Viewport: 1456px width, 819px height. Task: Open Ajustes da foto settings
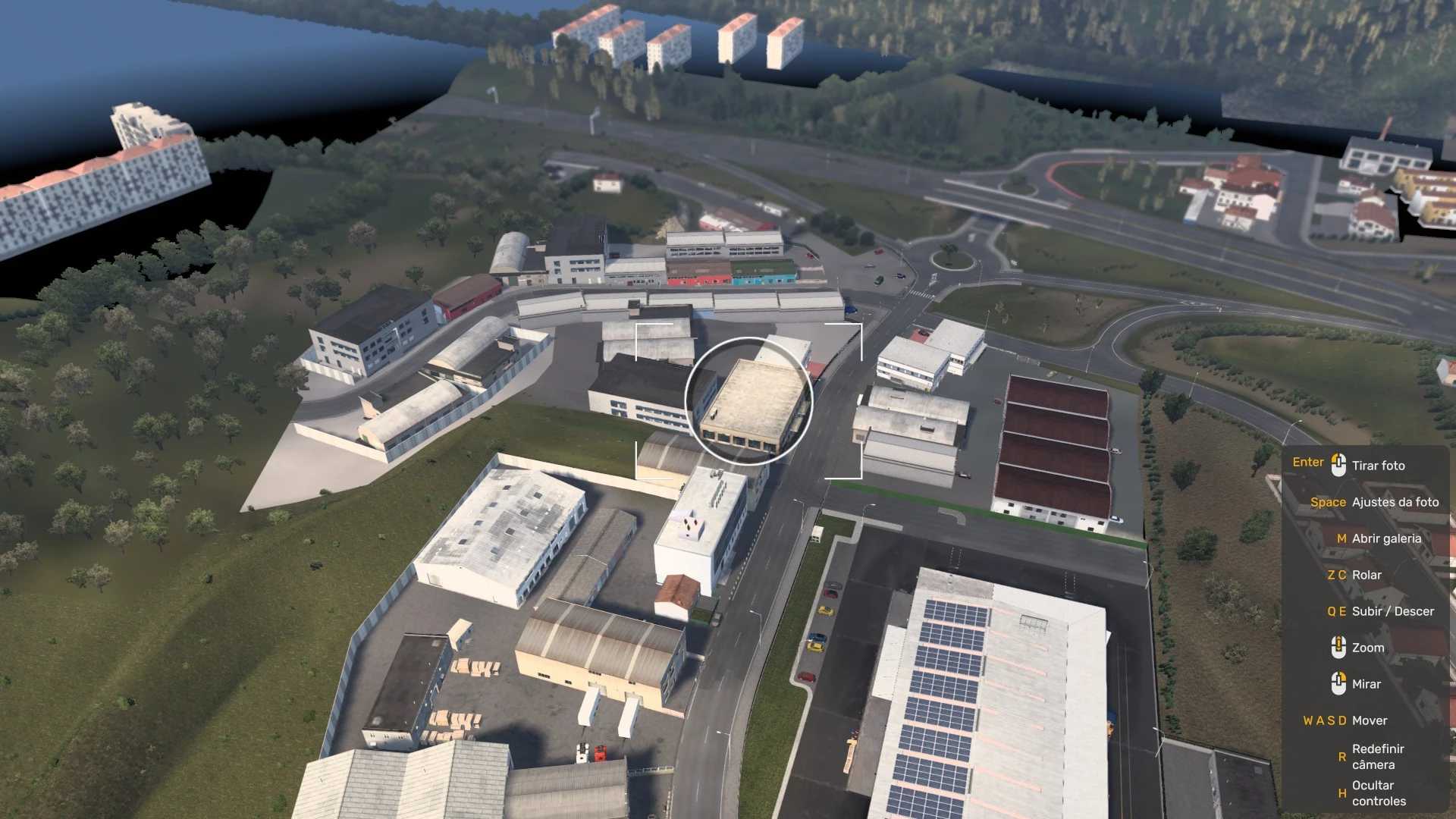pyautogui.click(x=1395, y=502)
